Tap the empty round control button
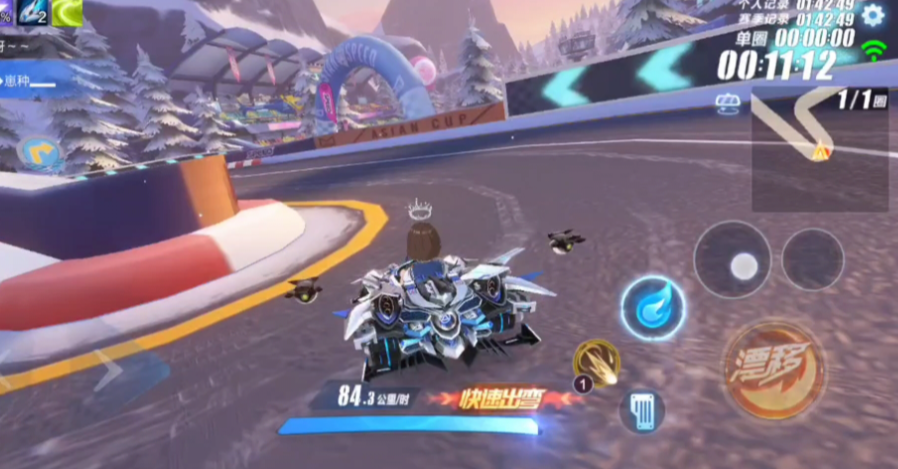 pos(812,259)
